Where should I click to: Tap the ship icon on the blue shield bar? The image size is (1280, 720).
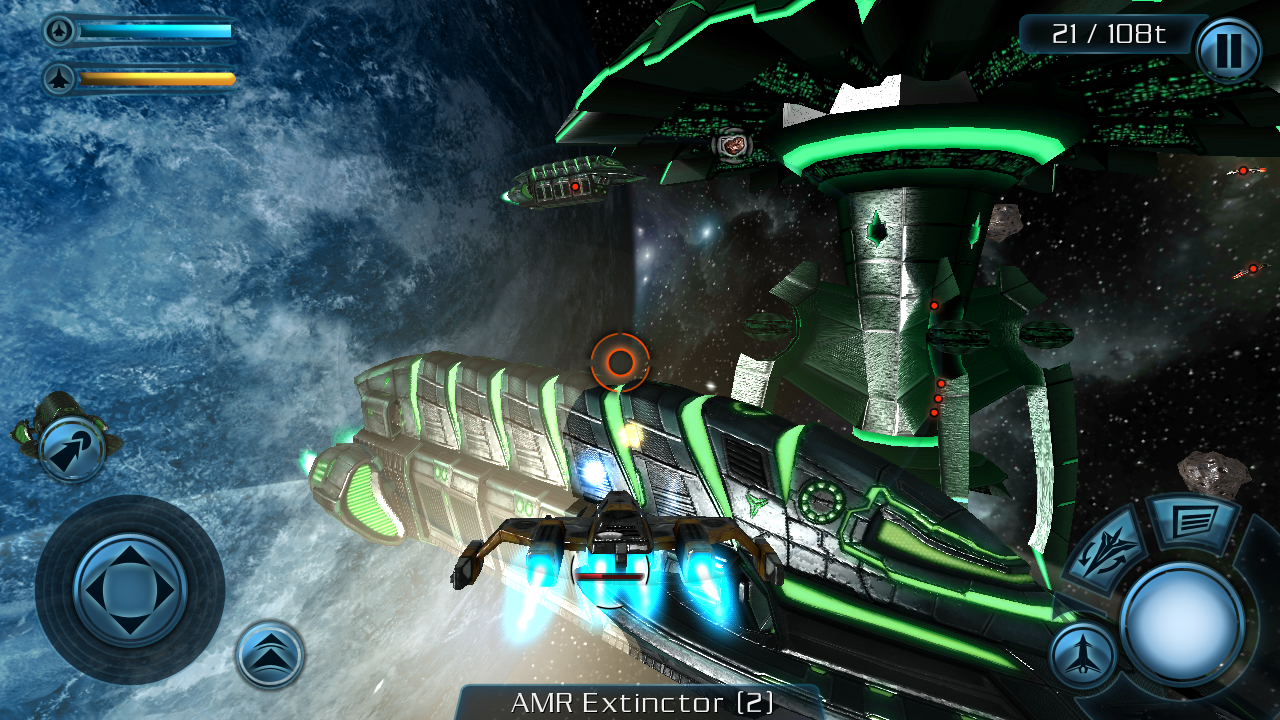tap(60, 32)
